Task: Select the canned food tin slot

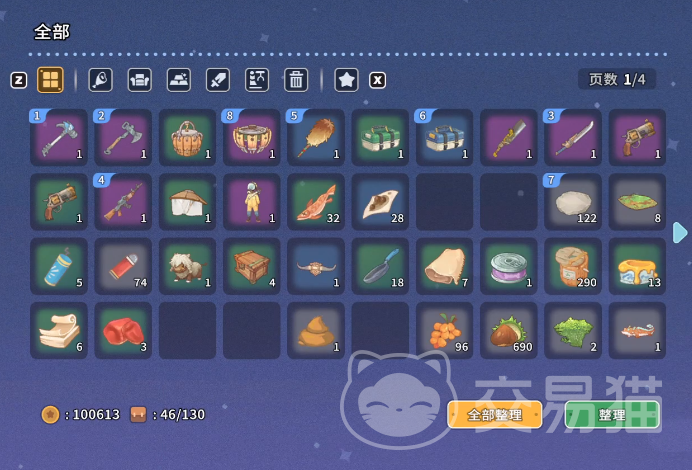Action: 509,266
